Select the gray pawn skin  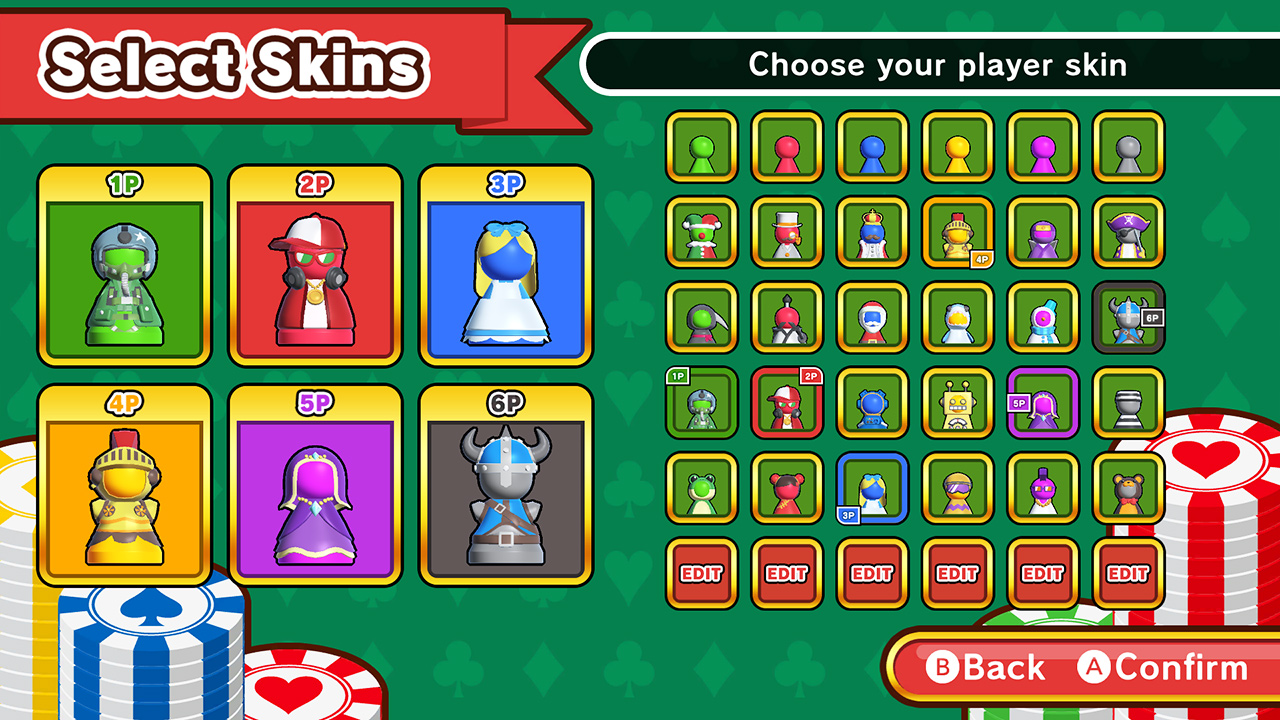click(1128, 147)
